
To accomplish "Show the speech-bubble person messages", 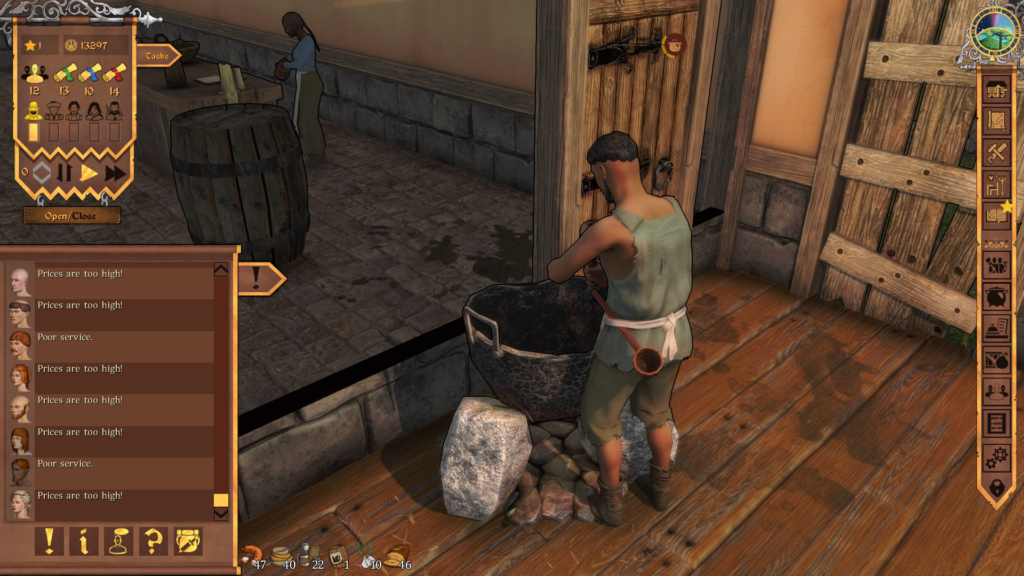I will 119,541.
